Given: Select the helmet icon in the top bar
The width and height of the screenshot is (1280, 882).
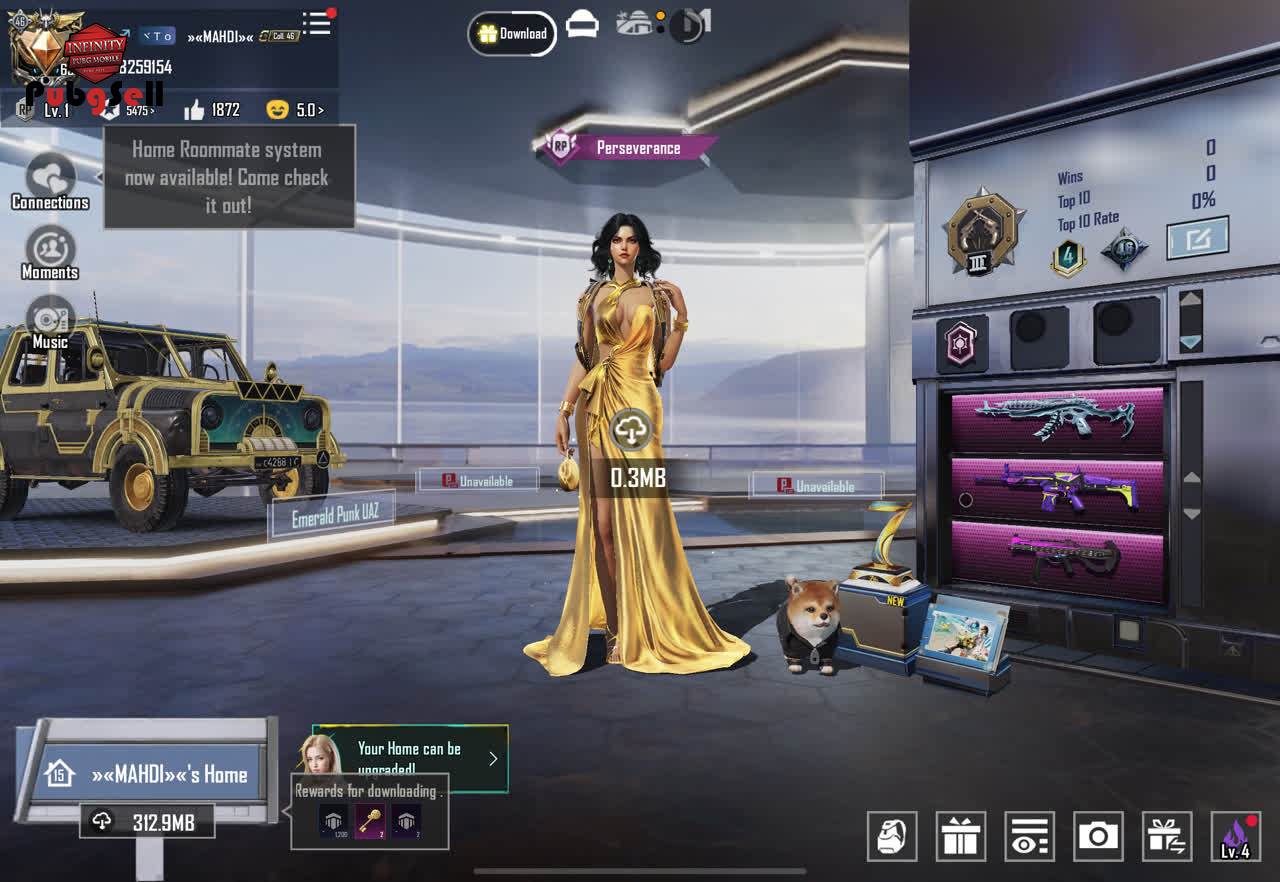Looking at the screenshot, I should 582,26.
